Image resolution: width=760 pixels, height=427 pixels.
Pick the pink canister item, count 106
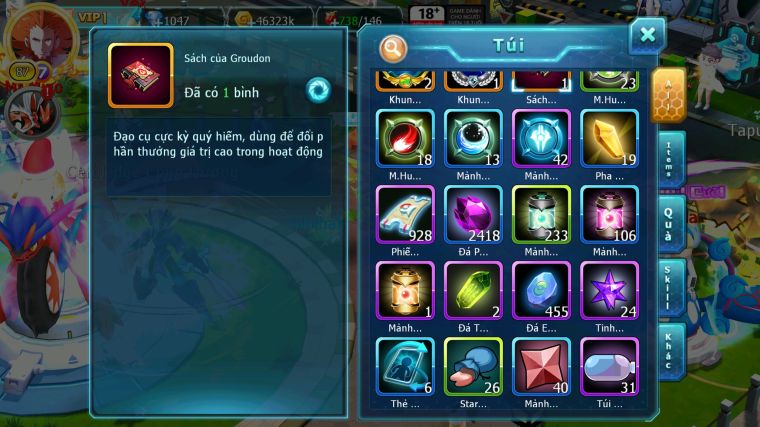coord(609,214)
